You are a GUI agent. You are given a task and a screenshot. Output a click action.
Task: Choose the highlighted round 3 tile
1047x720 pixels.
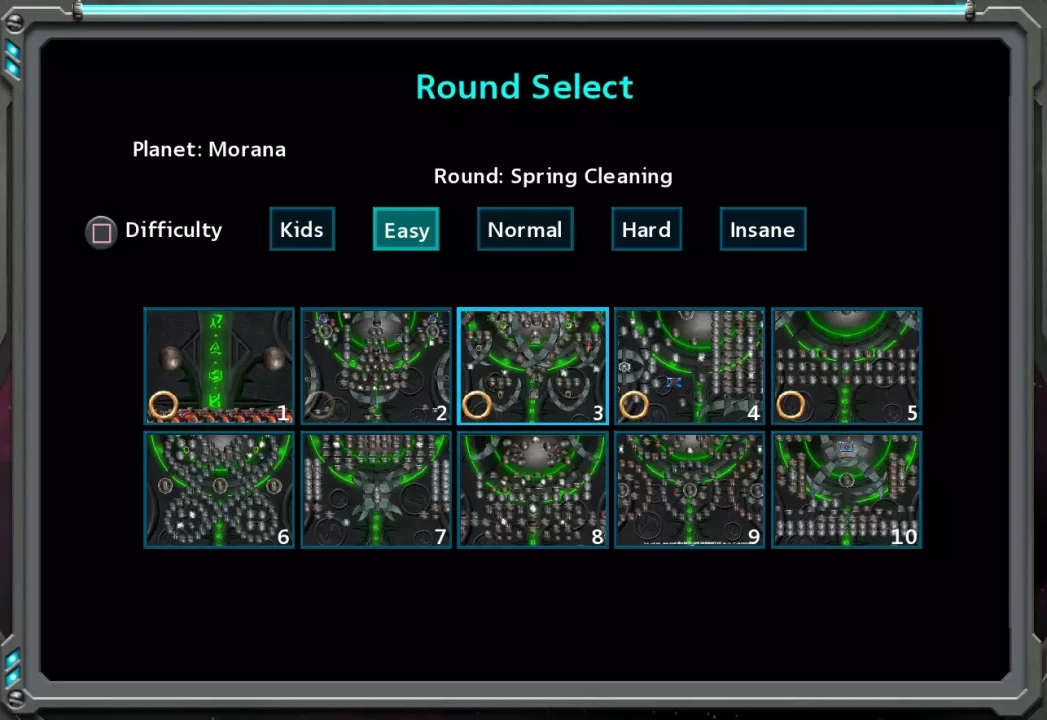pos(533,366)
